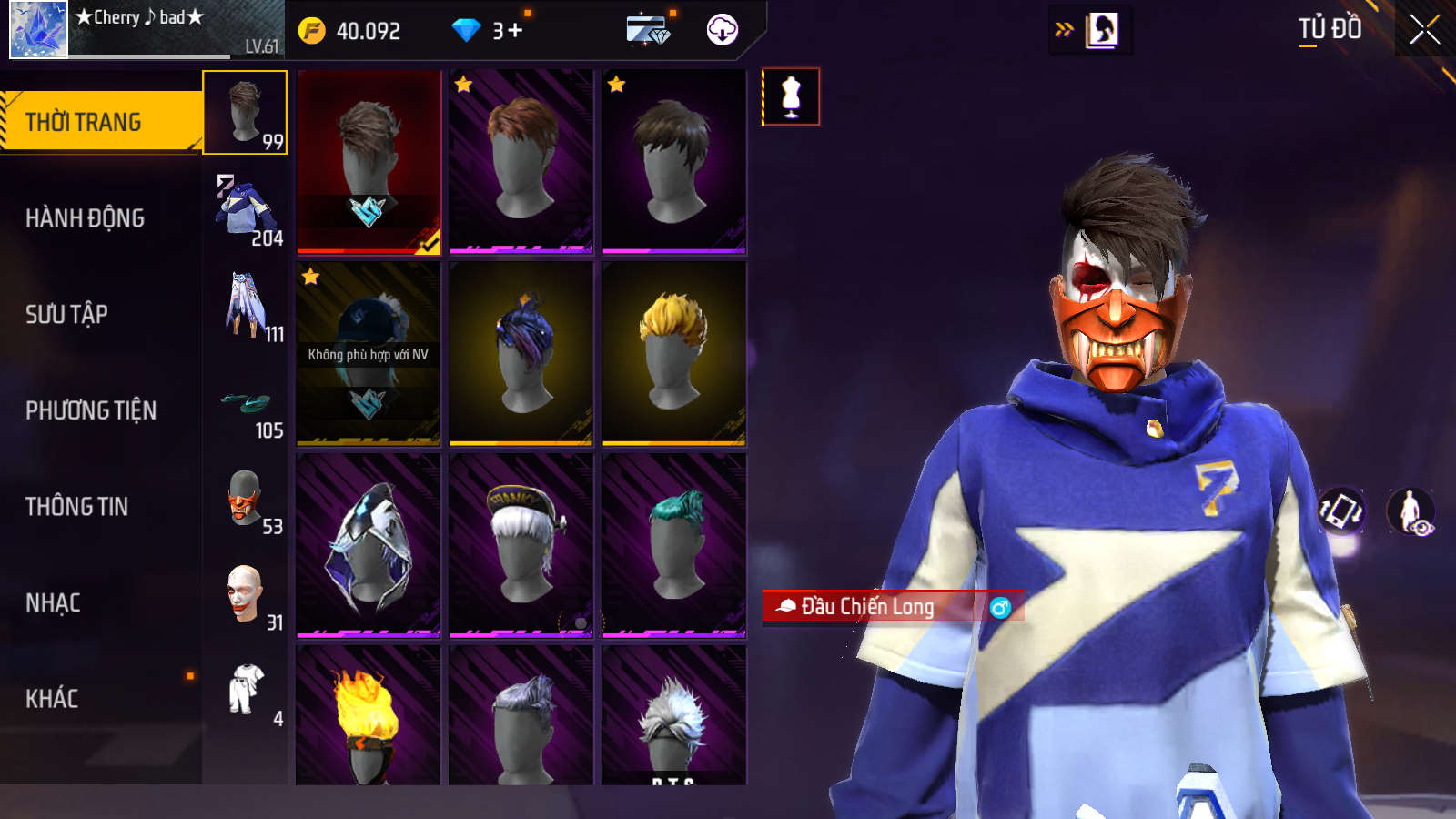Rotate the character with the rotate icon

click(1341, 511)
